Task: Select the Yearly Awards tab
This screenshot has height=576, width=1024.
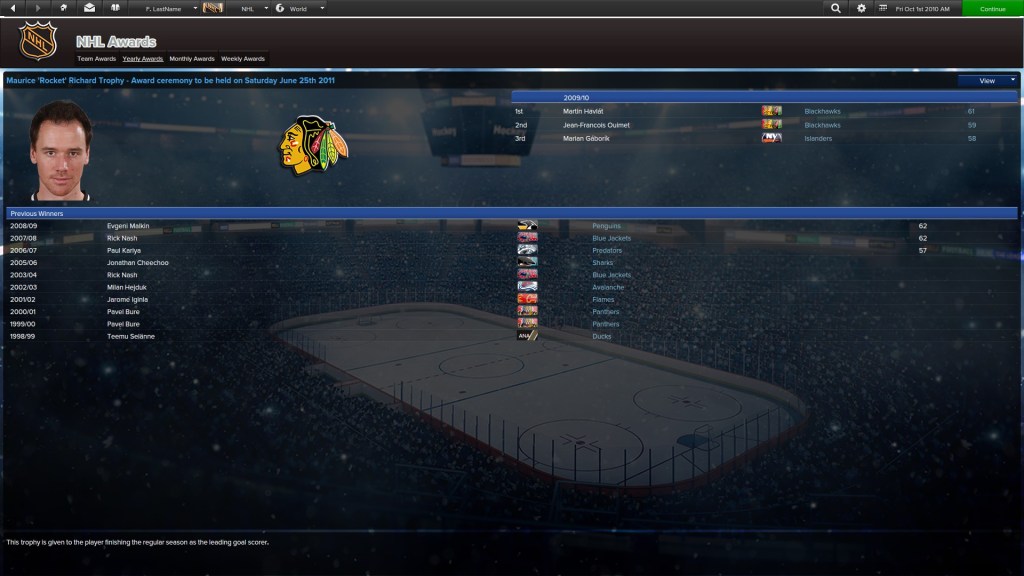Action: click(143, 59)
